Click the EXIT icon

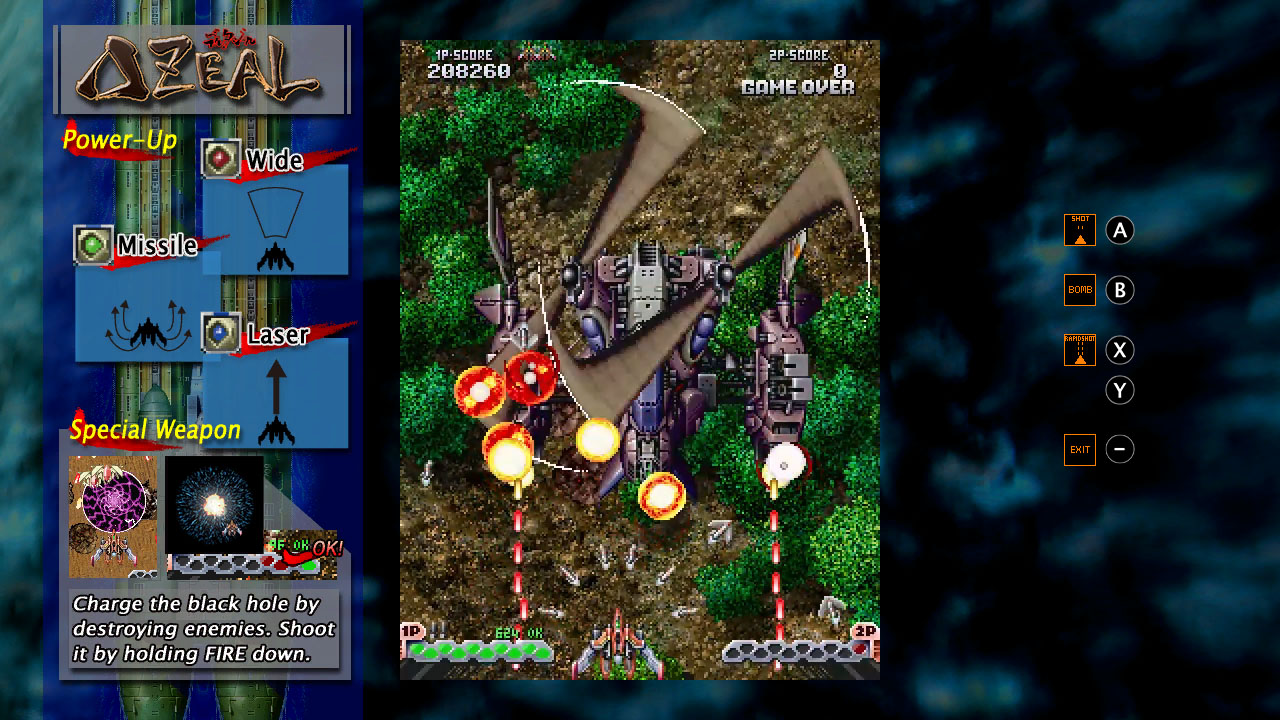[x=1079, y=449]
